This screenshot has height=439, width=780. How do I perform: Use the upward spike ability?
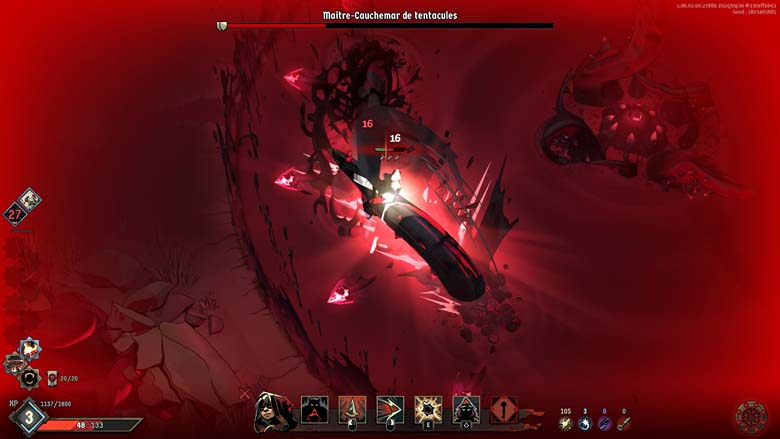tap(352, 409)
